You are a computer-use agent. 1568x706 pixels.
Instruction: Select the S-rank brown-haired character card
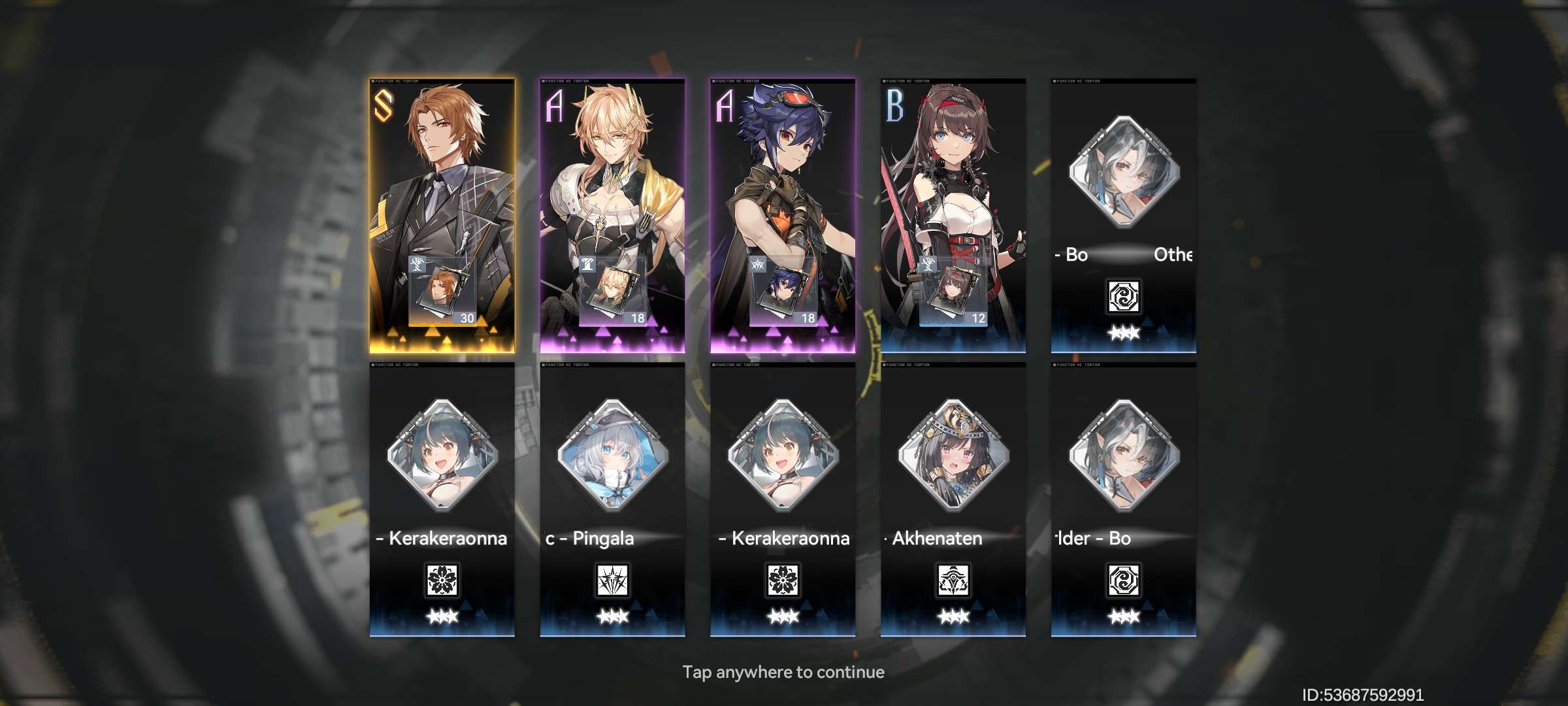pyautogui.click(x=442, y=216)
